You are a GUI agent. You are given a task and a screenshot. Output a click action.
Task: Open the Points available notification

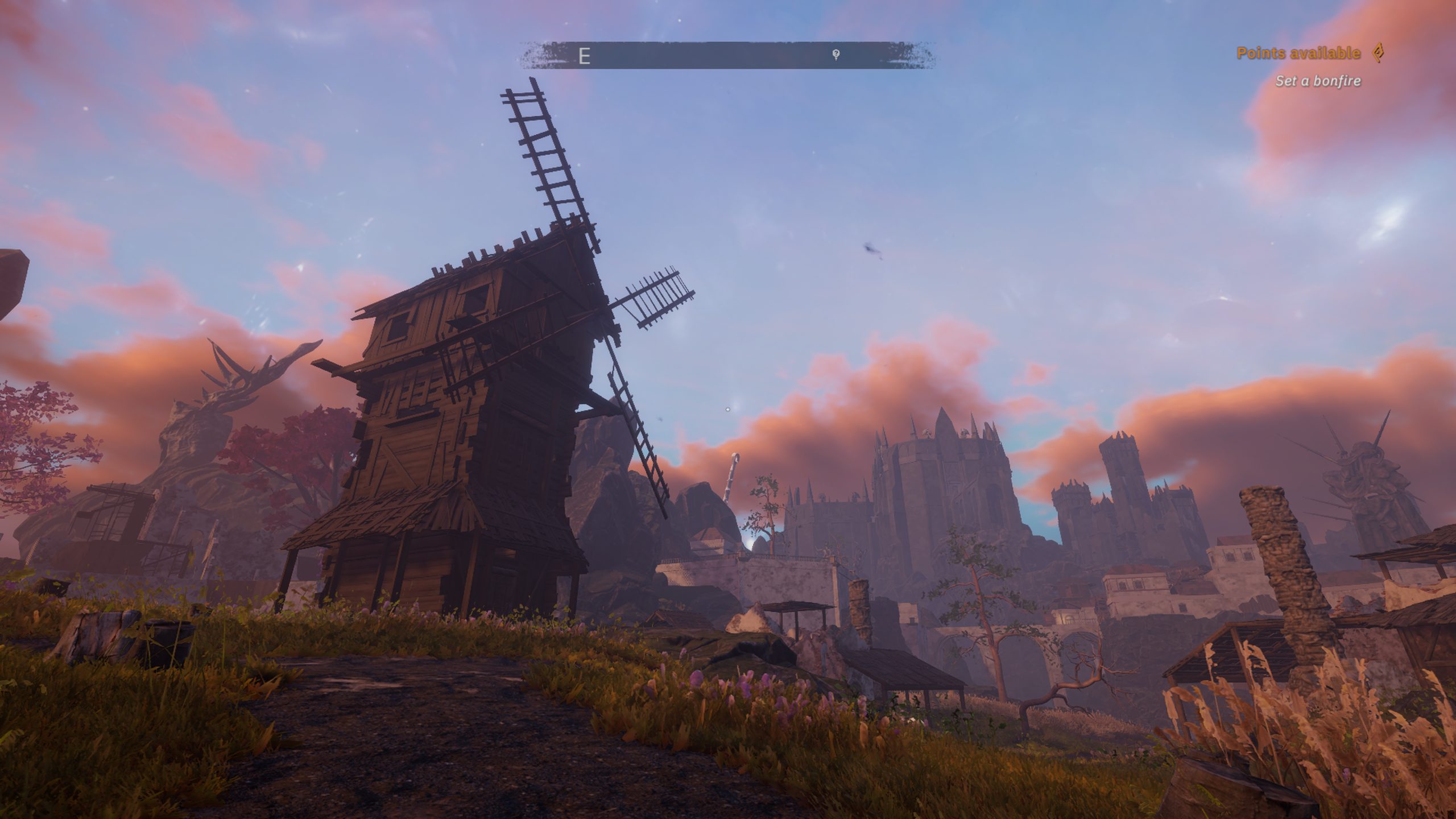pos(1298,53)
